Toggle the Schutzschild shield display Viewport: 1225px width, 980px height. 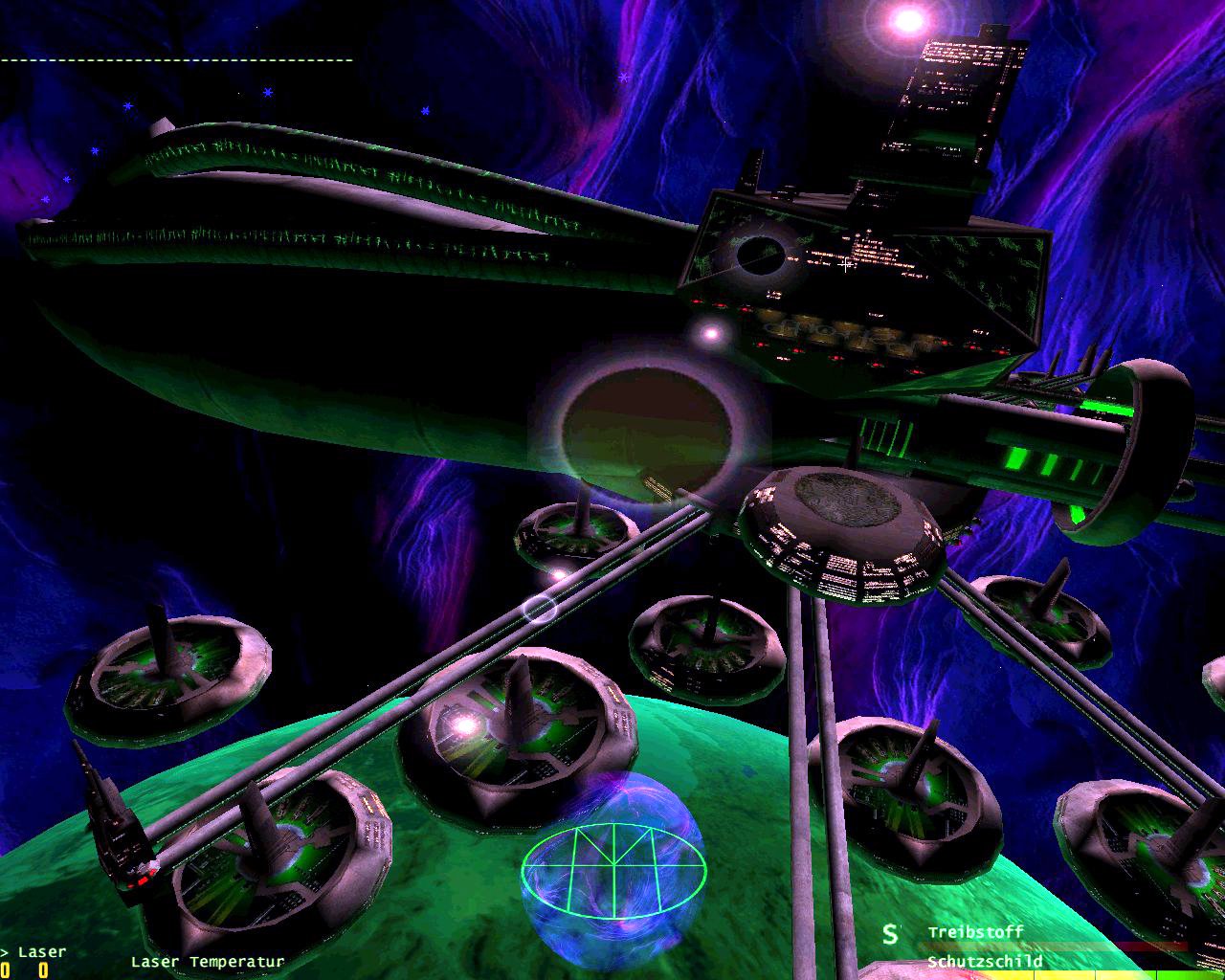(984, 960)
